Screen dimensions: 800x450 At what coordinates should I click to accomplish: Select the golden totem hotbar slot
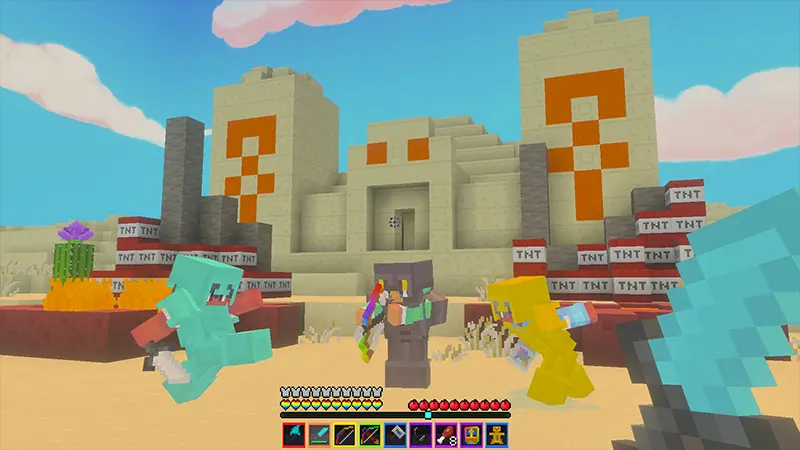pos(496,434)
